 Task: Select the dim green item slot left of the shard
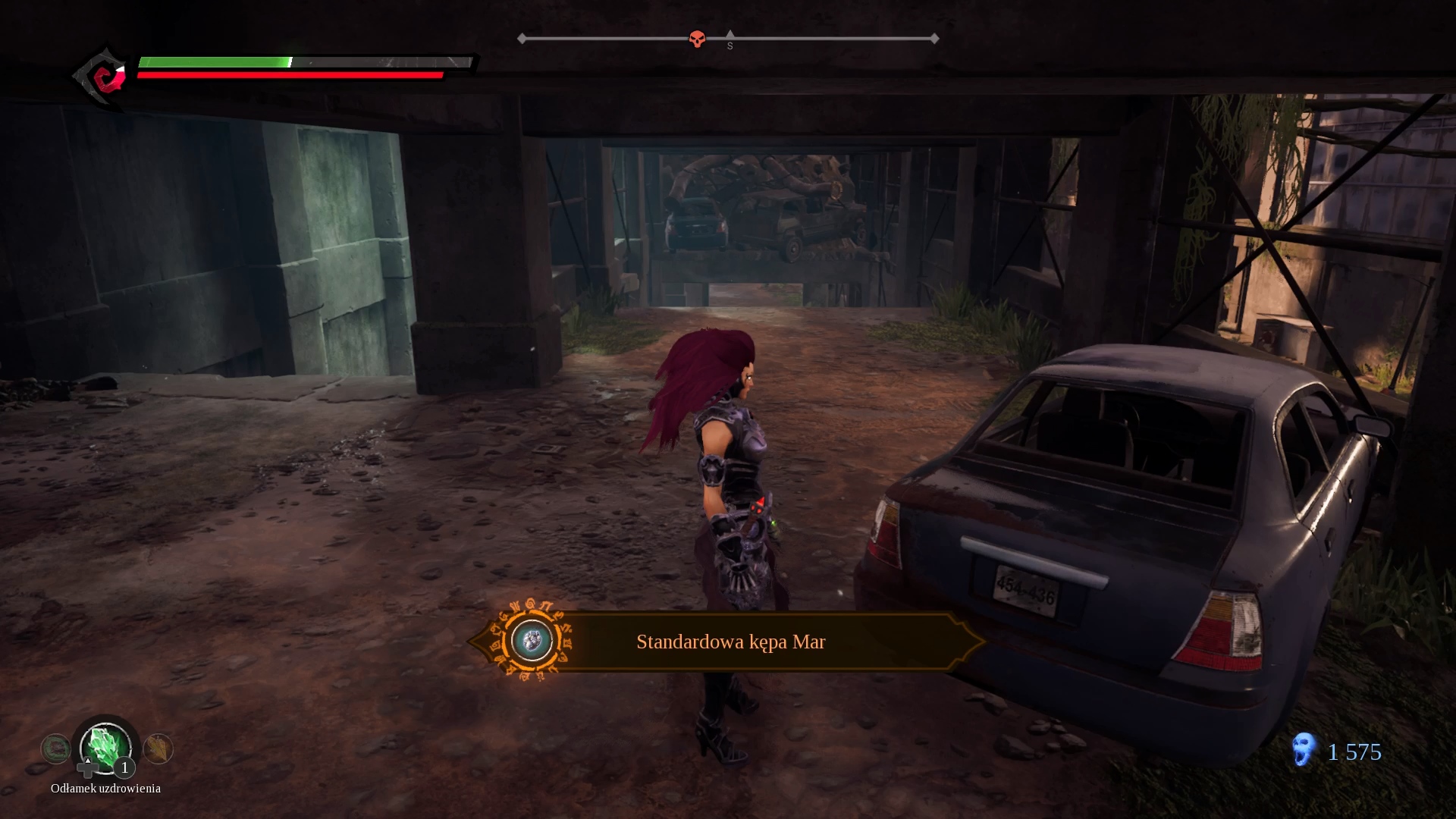point(55,749)
